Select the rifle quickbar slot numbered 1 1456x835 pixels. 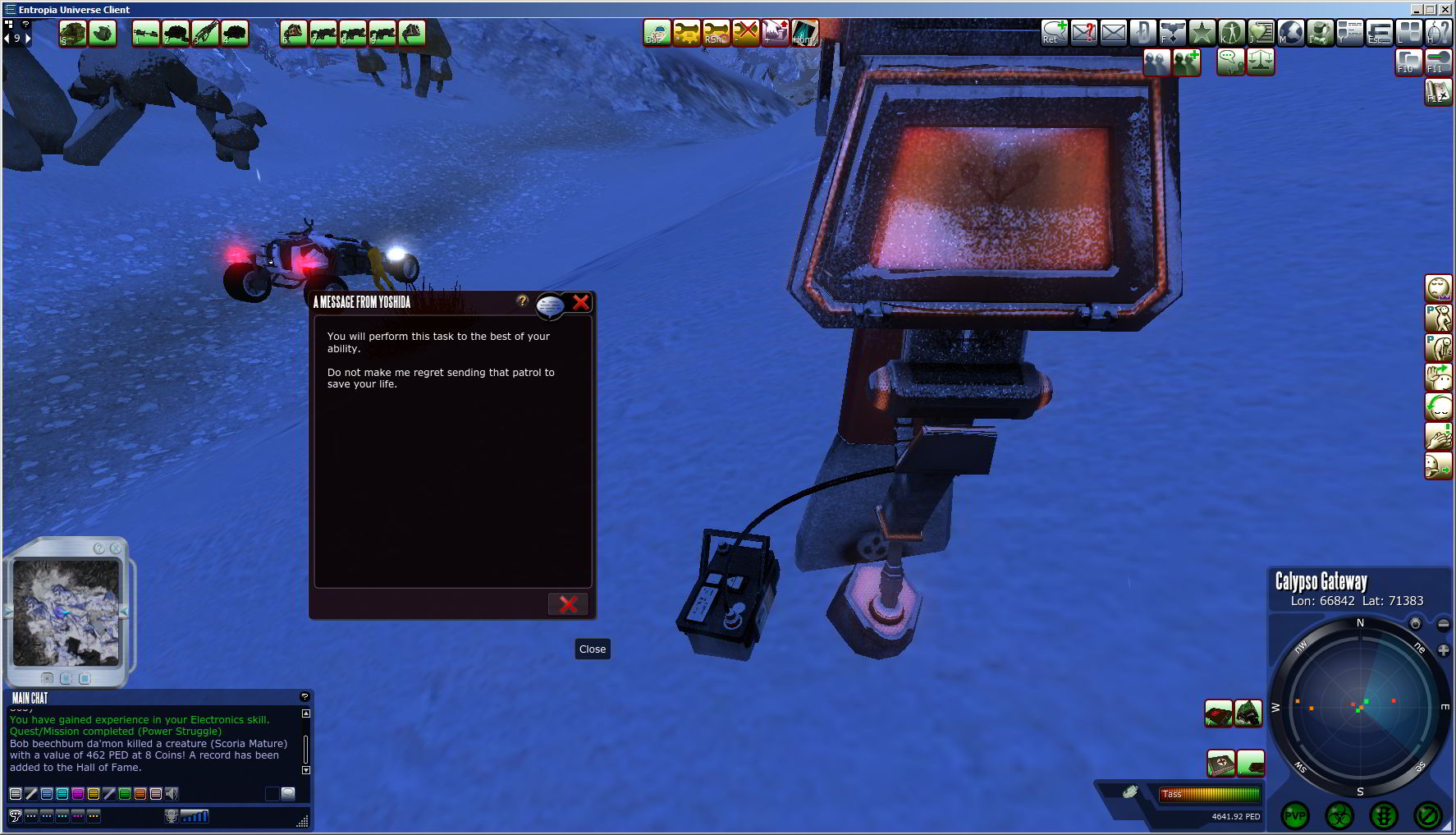[146, 34]
